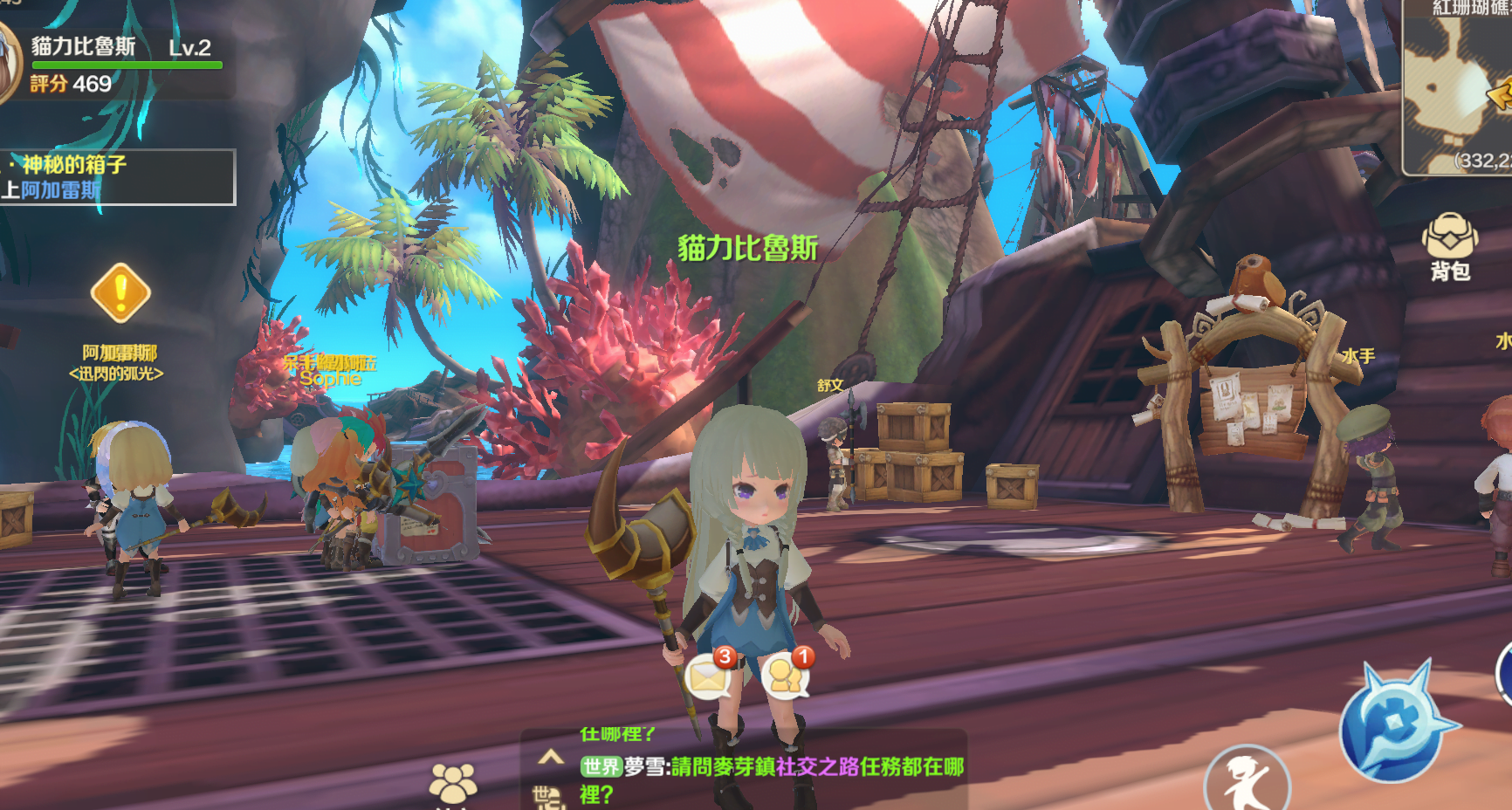The width and height of the screenshot is (1512, 810).
Task: Open the world chat message box
Action: click(773, 768)
